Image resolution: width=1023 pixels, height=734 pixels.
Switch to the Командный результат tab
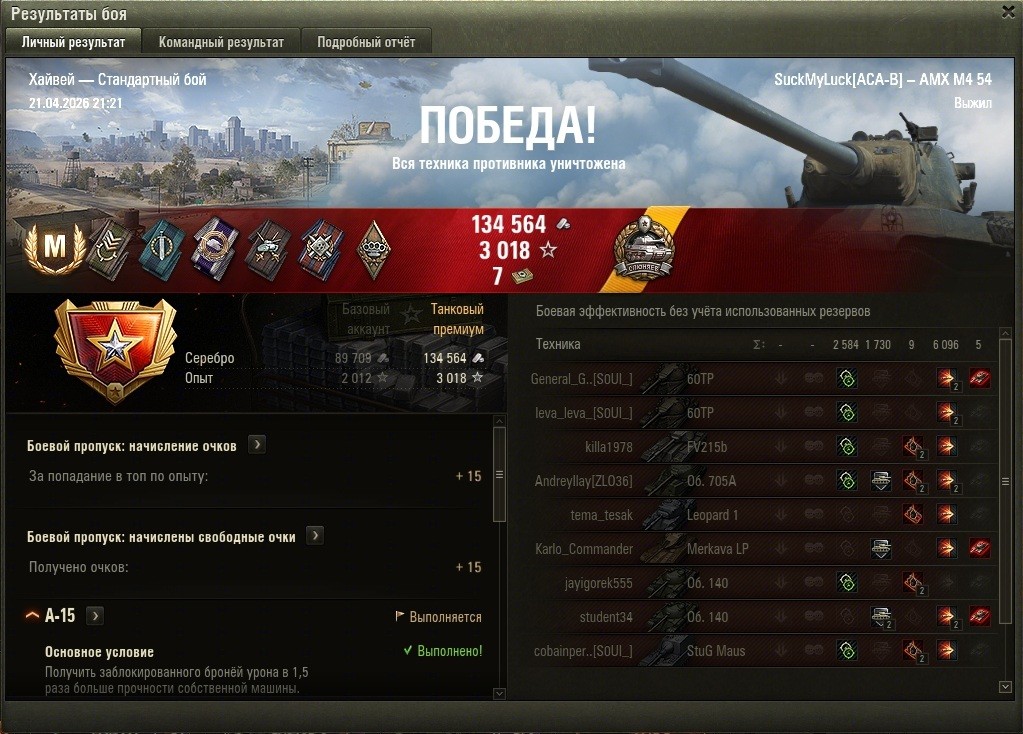[221, 42]
